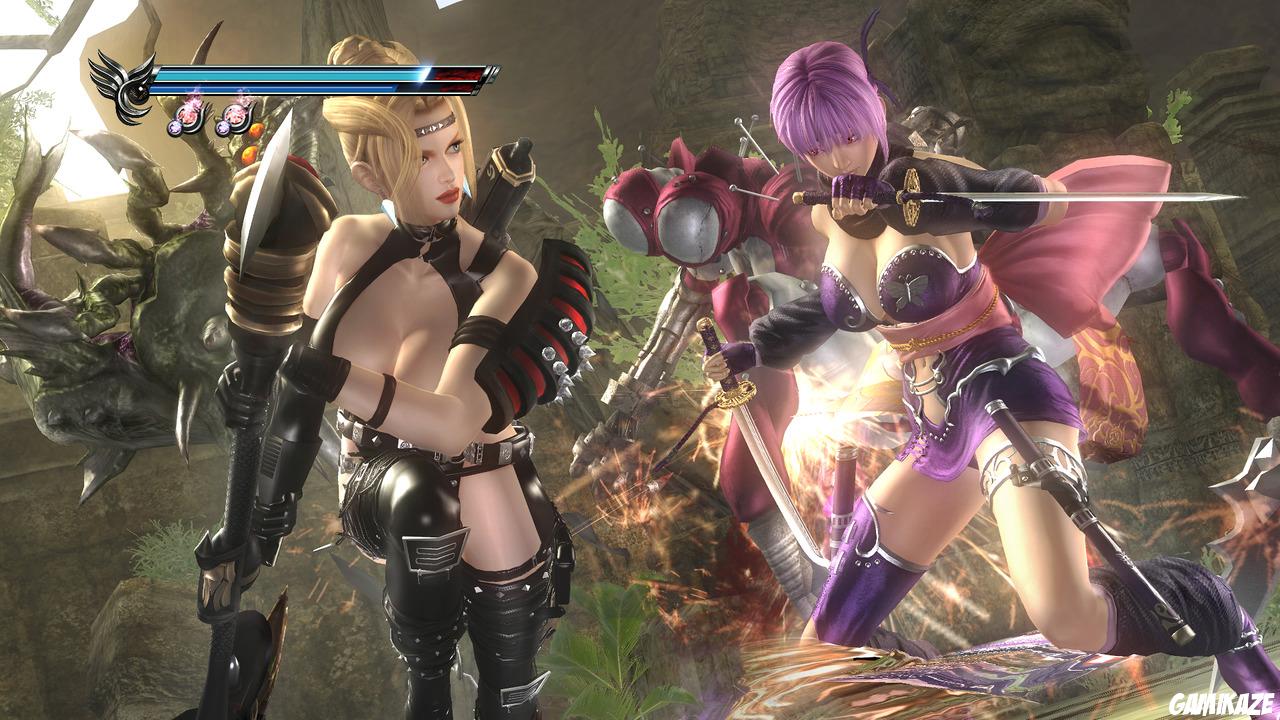
Task: Click the first pink Ninpo orb icon
Action: (190, 115)
